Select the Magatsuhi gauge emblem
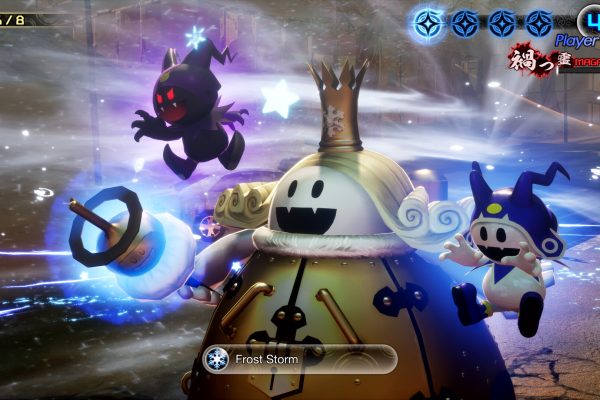Image resolution: width=600 pixels, height=400 pixels. (x=538, y=58)
